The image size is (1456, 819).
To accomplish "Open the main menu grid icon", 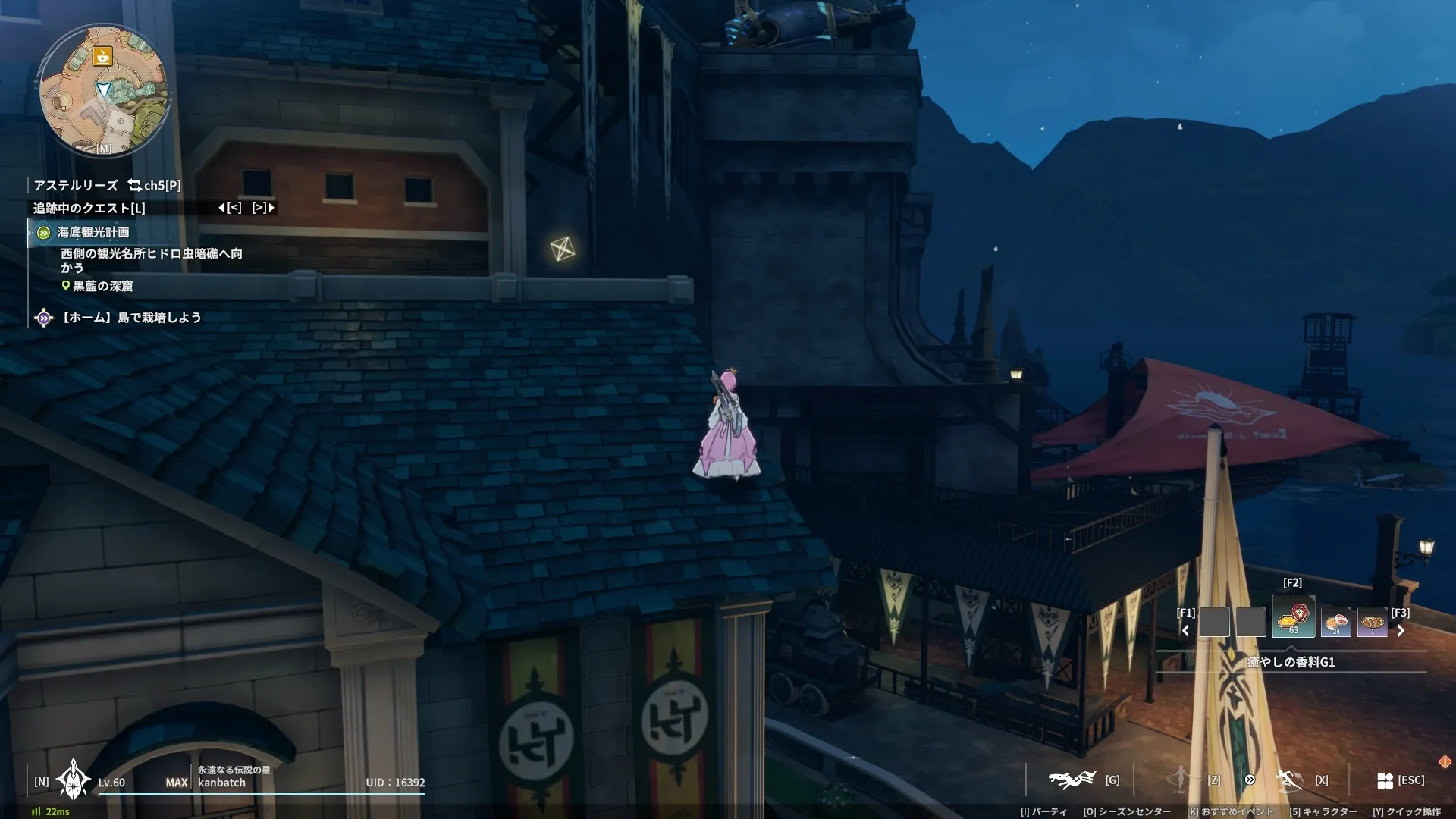I will (x=1385, y=780).
